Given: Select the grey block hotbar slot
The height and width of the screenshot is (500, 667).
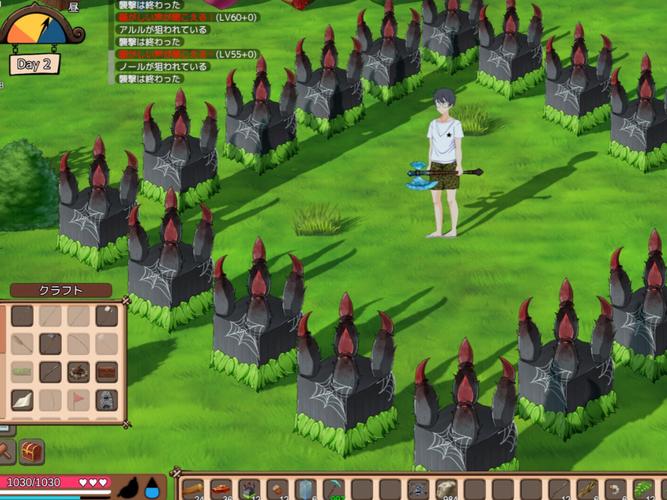Looking at the screenshot, I should point(305,490).
